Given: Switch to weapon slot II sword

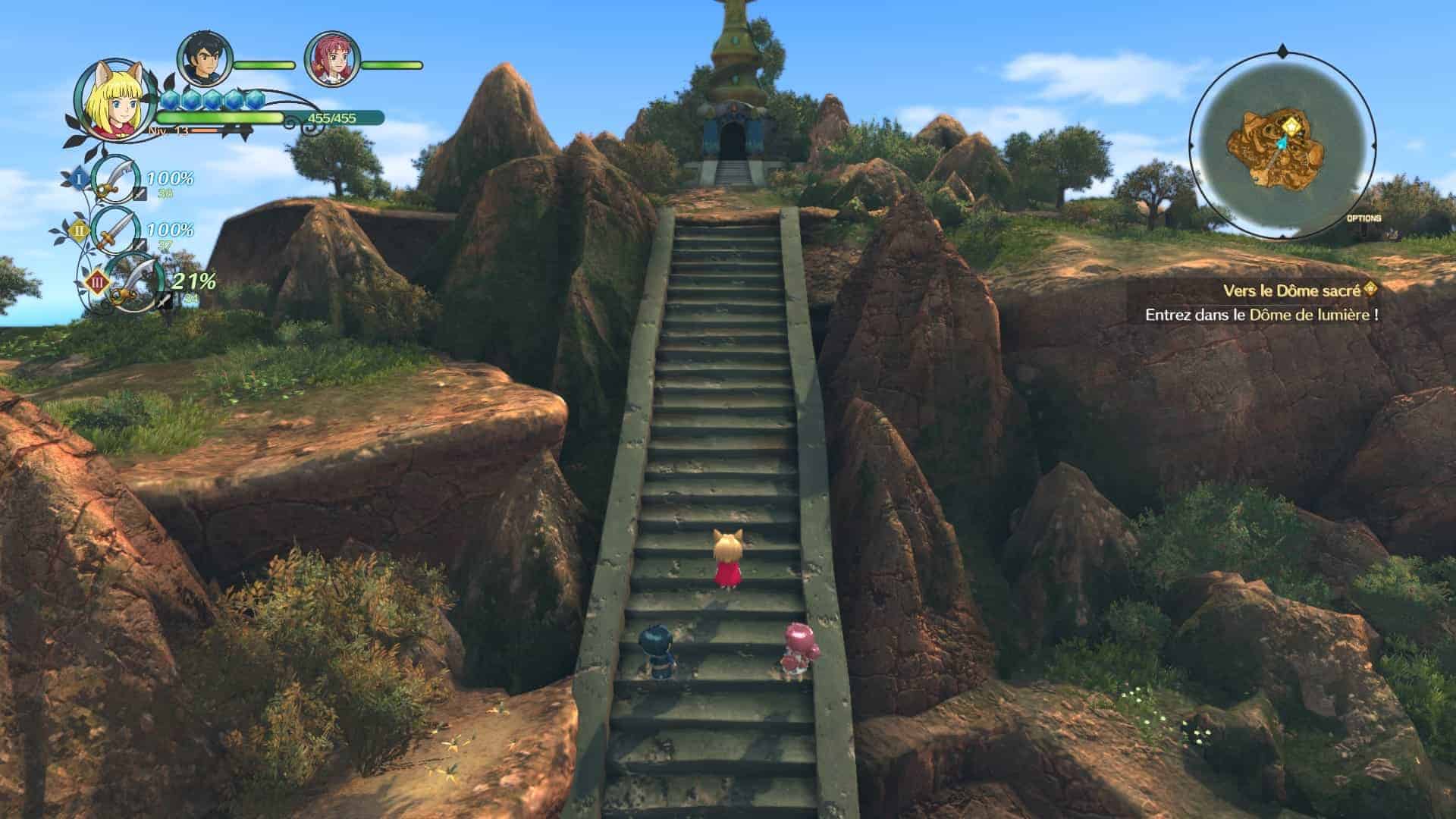Looking at the screenshot, I should point(115,231).
